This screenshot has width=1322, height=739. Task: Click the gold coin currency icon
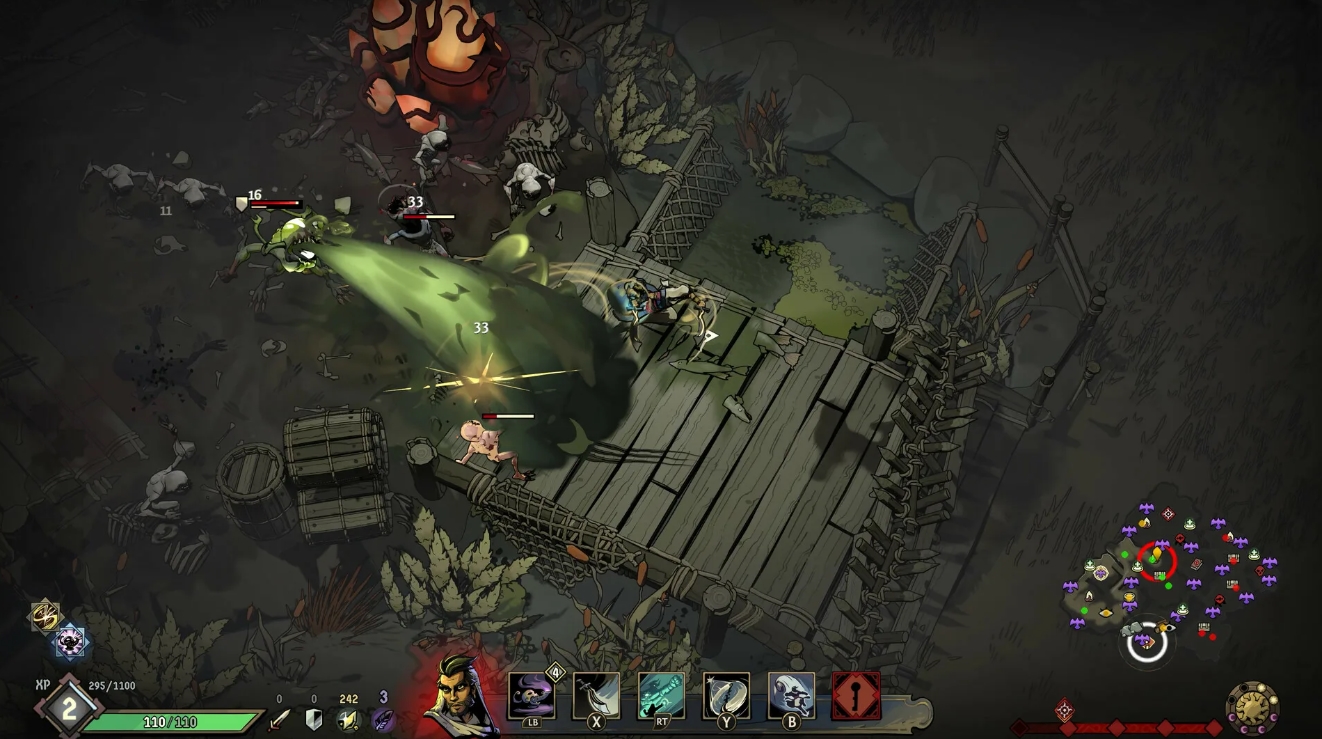coord(348,721)
